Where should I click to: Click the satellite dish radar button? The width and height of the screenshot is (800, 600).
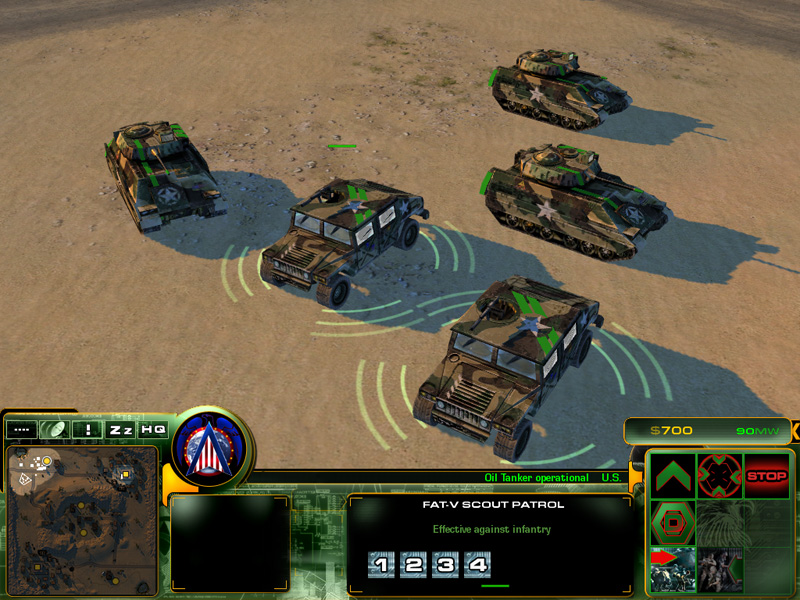pos(54,429)
